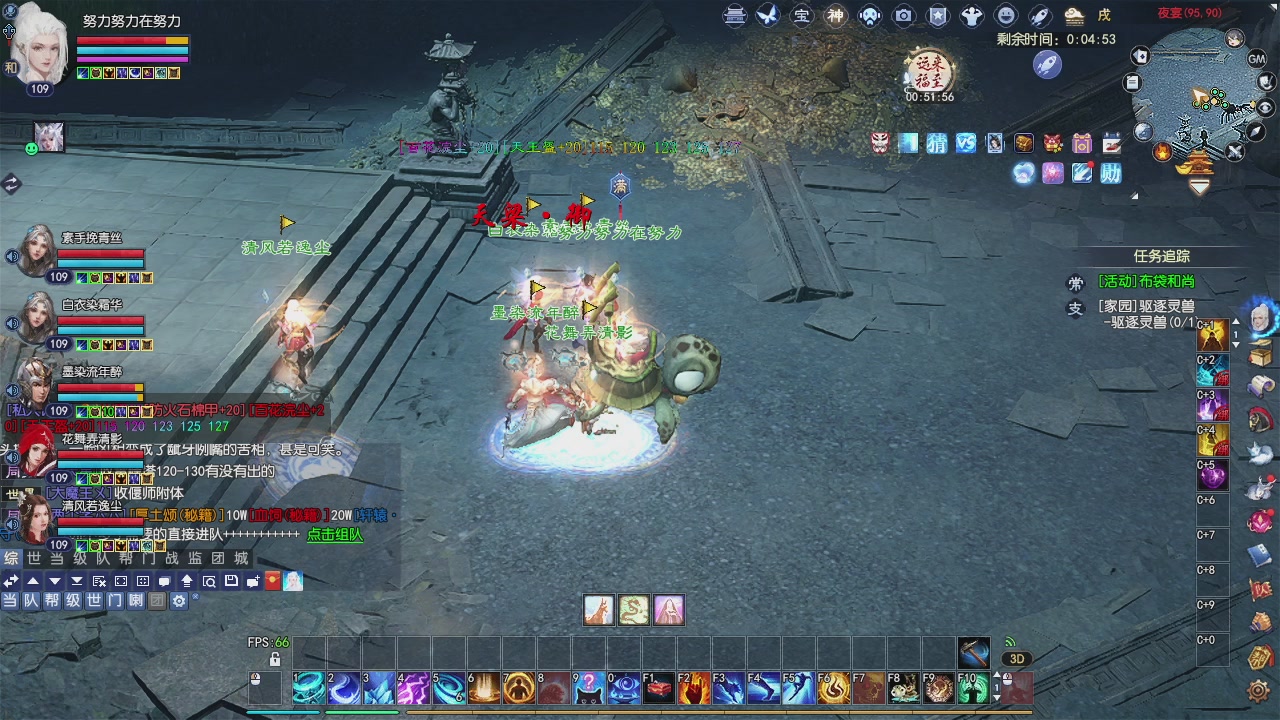Click the GM button beside the minimap

point(1257,59)
